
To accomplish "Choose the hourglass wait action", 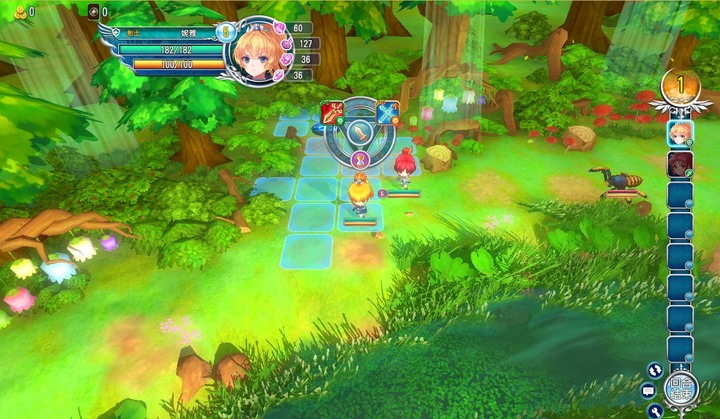I will [360, 158].
